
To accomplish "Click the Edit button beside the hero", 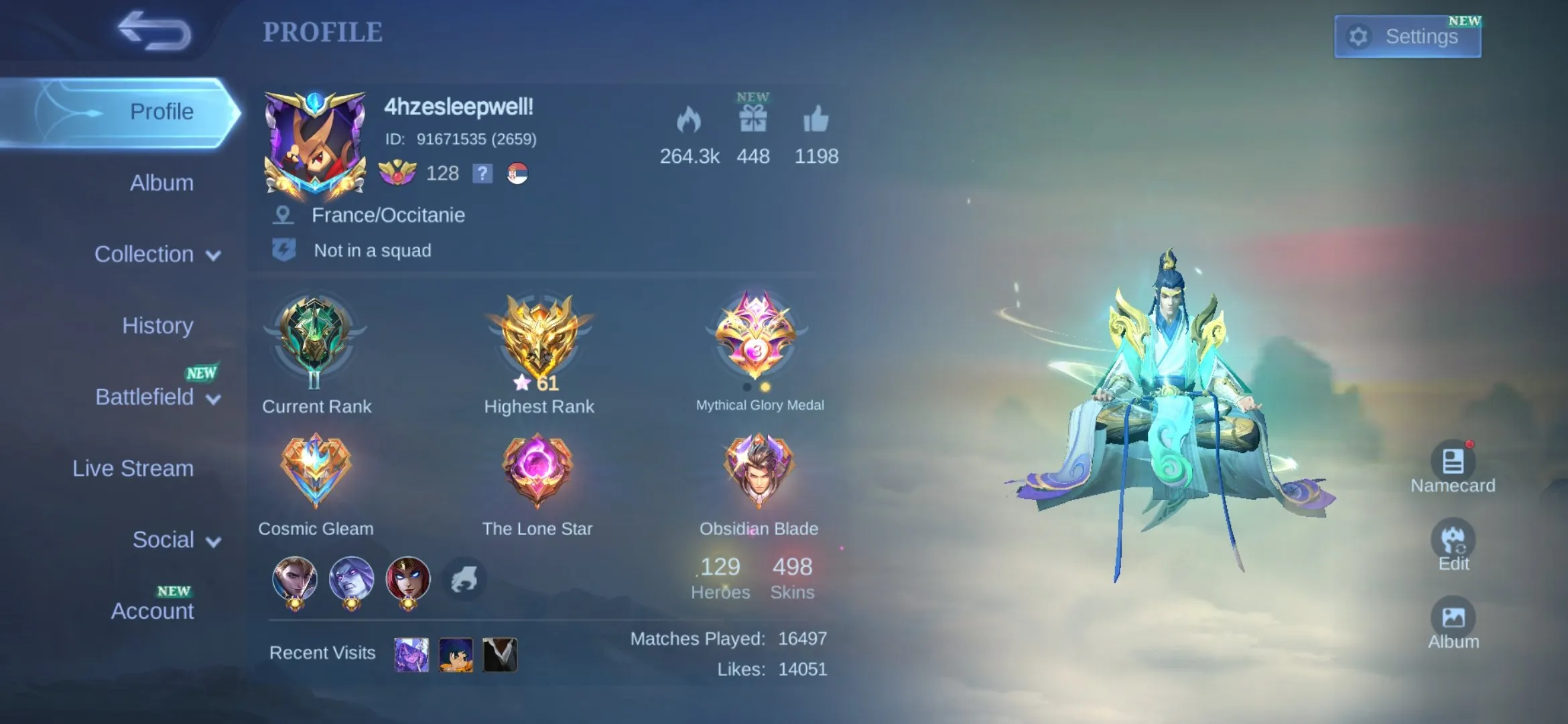I will (x=1453, y=540).
